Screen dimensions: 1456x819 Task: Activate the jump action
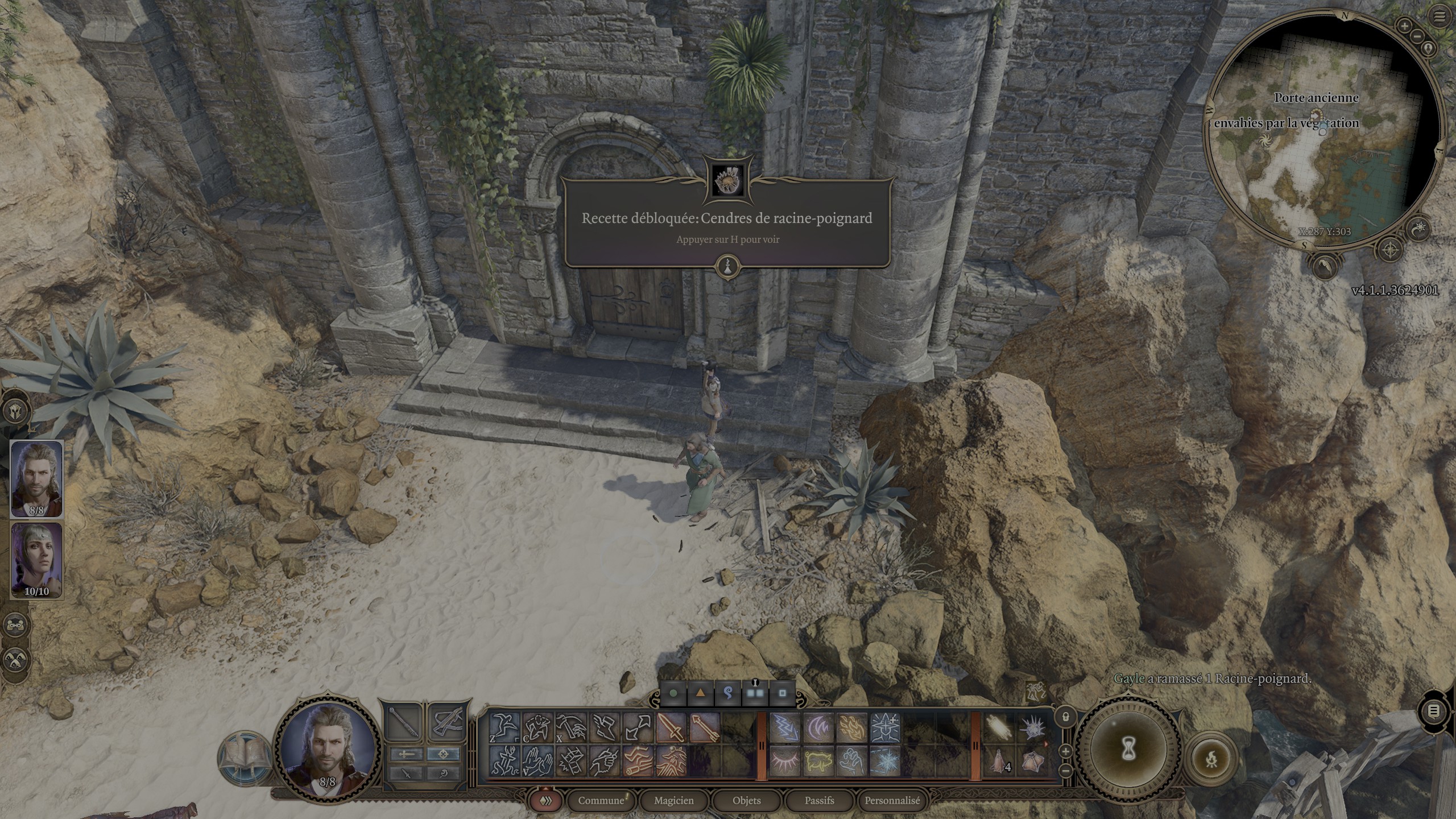(x=504, y=727)
